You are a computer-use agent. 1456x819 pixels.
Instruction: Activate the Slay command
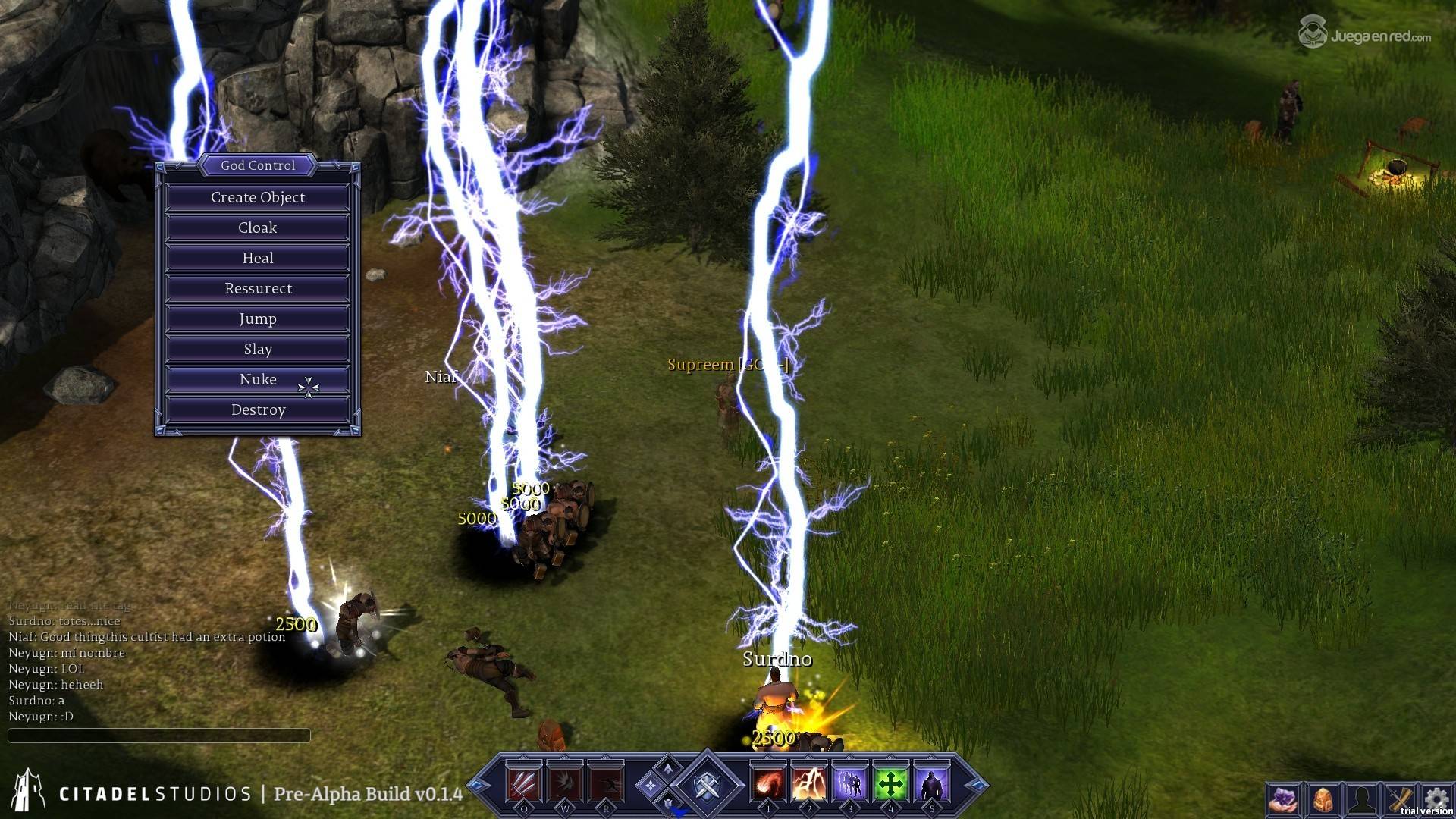point(258,349)
